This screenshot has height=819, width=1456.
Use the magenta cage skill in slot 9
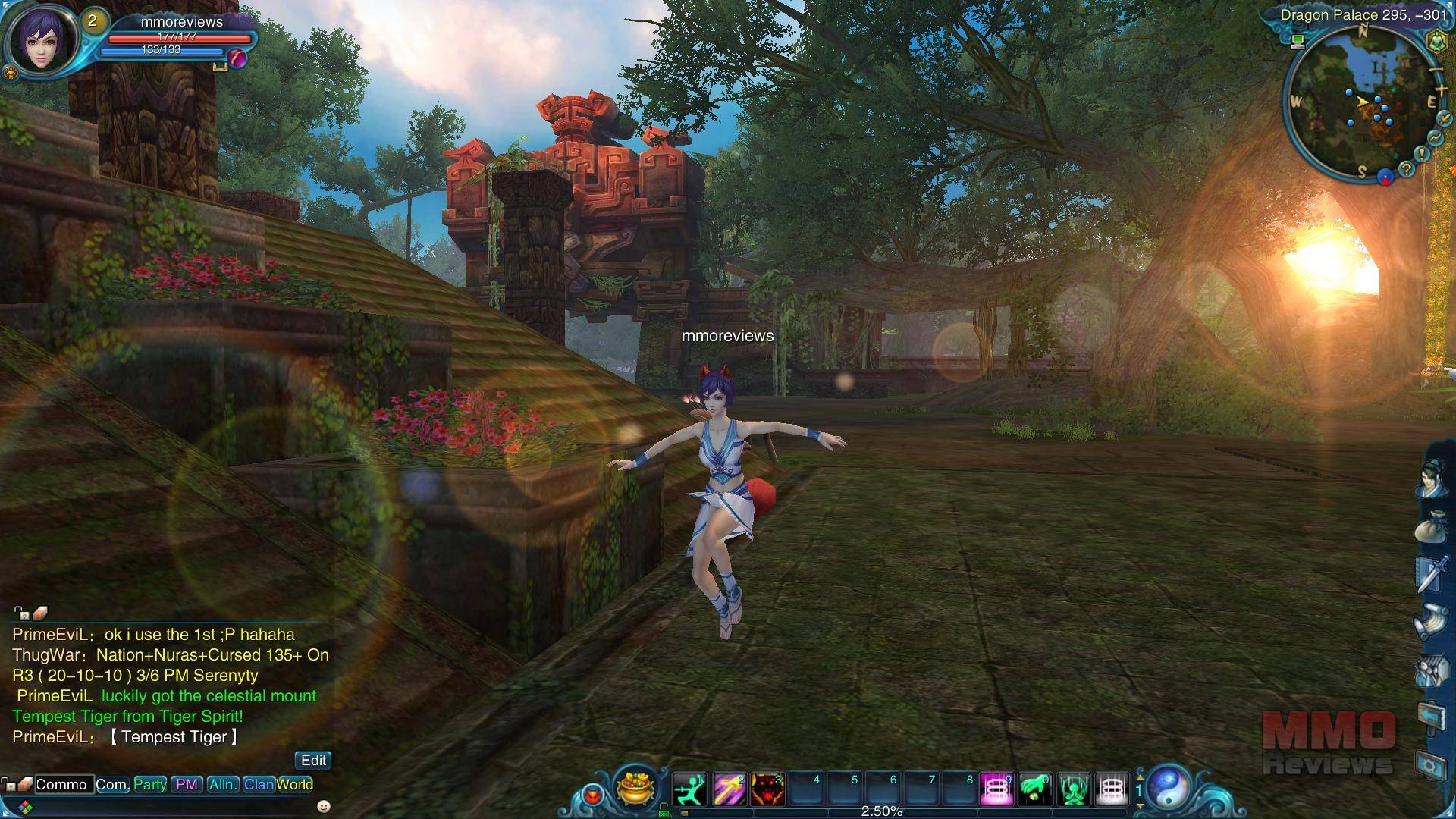click(996, 789)
